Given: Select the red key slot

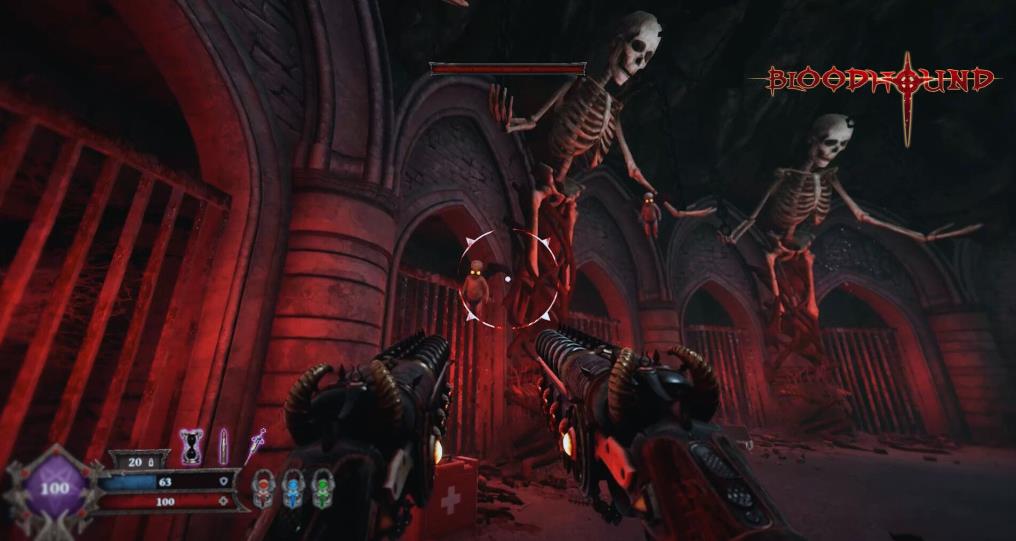Looking at the screenshot, I should (x=263, y=488).
